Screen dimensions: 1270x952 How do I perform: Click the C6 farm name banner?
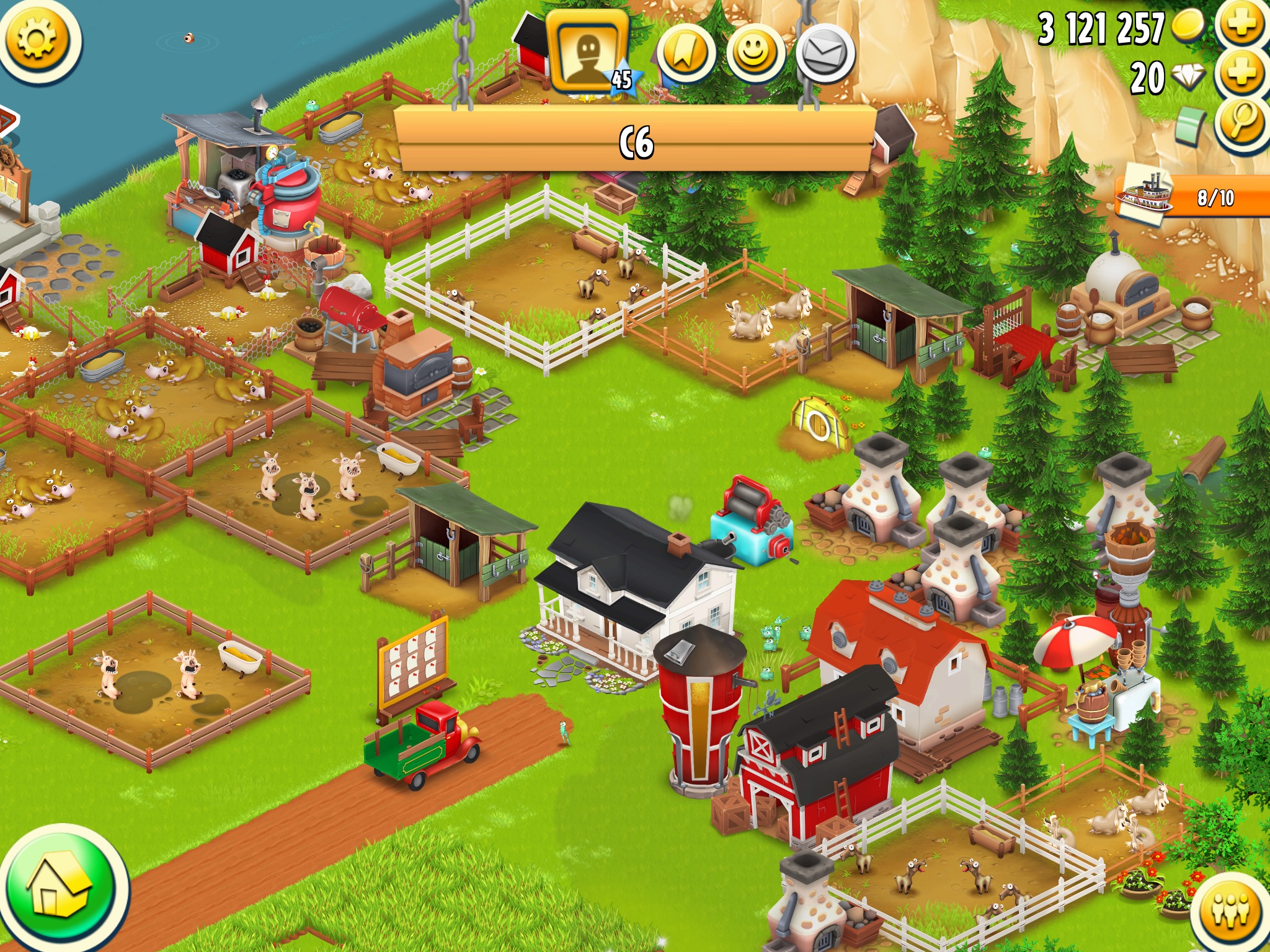click(x=636, y=143)
